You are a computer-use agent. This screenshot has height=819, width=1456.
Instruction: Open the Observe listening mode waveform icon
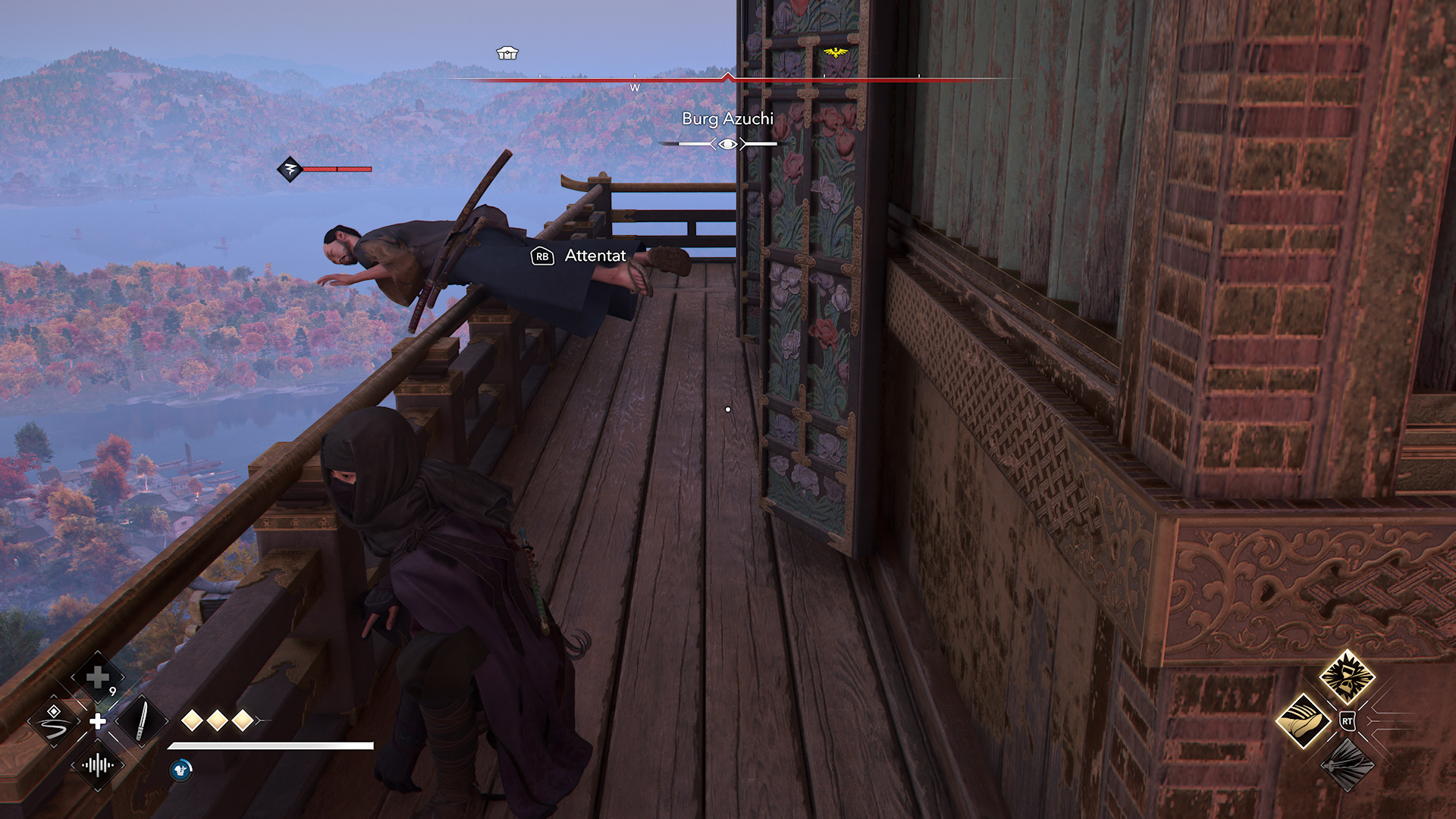[97, 767]
